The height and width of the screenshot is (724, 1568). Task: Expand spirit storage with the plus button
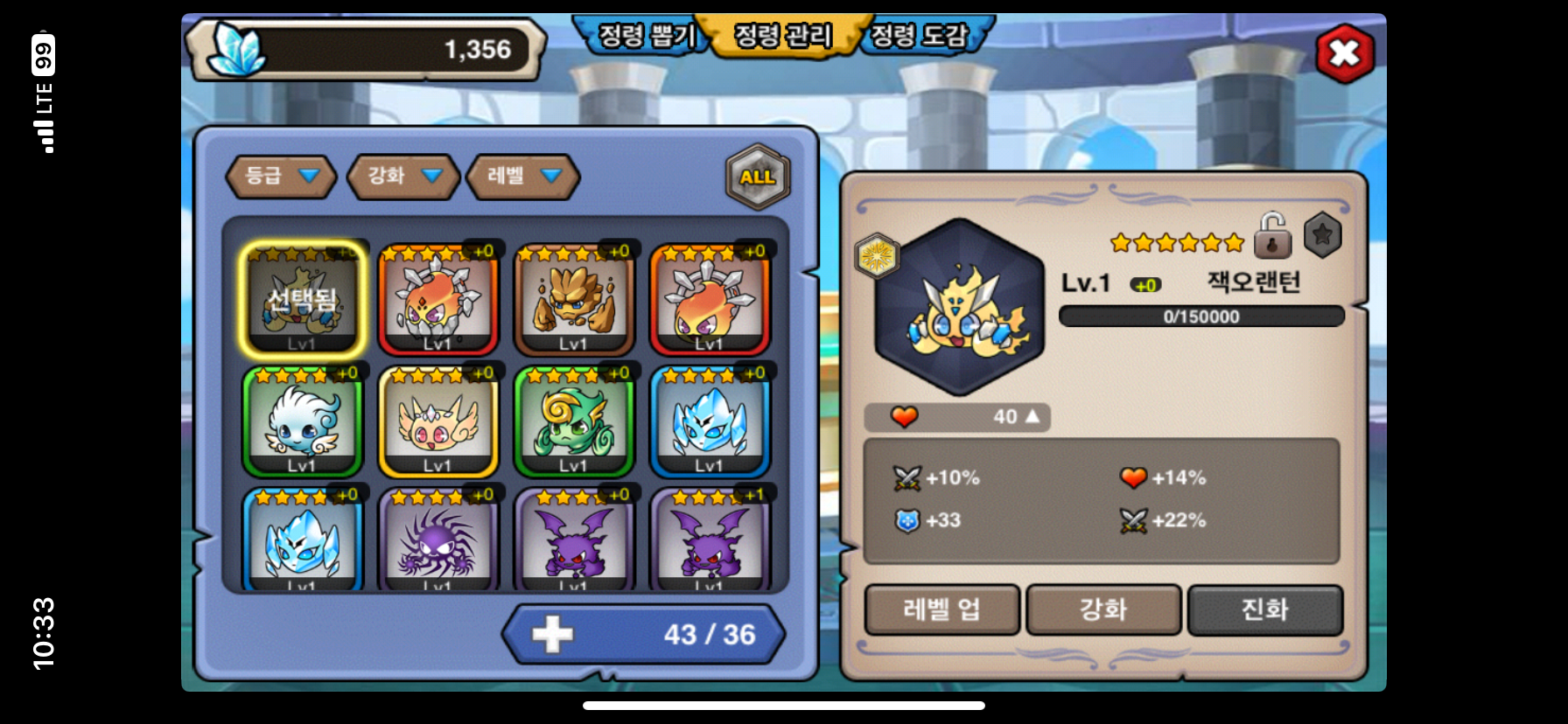click(x=552, y=634)
